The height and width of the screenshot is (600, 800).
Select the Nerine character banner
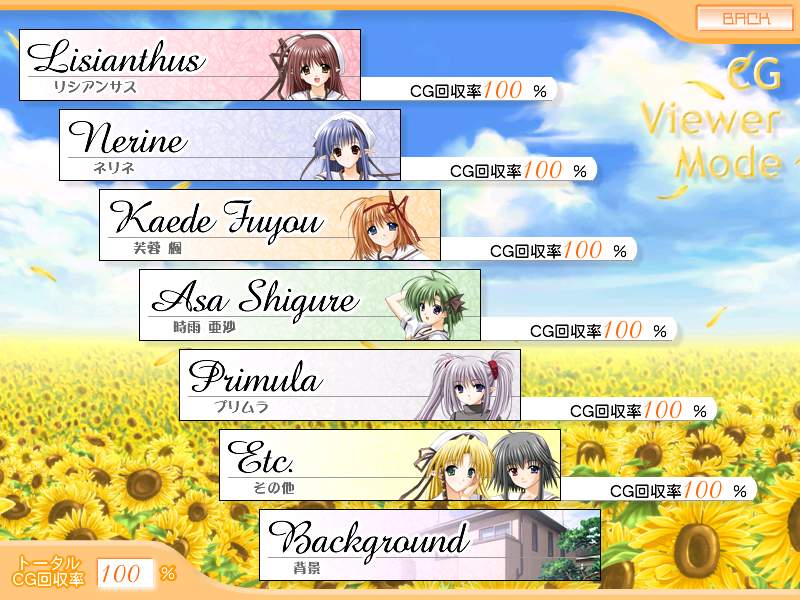(x=230, y=145)
